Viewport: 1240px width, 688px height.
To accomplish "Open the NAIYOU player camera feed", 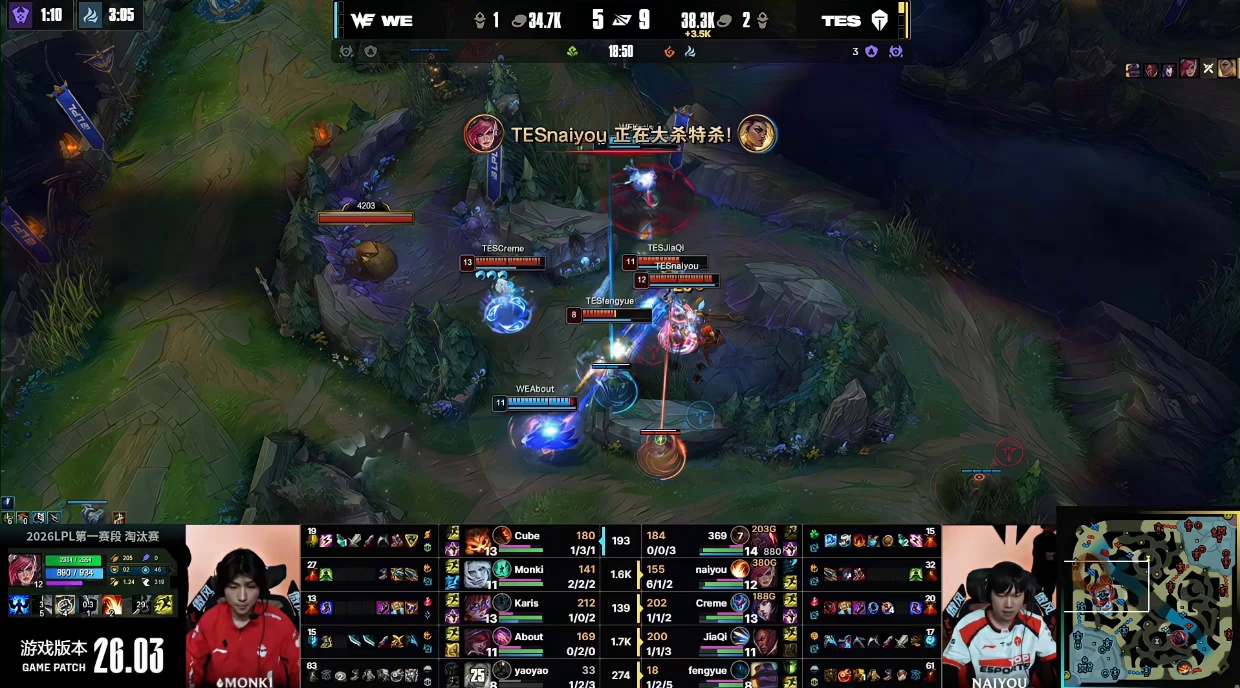I will [998, 607].
